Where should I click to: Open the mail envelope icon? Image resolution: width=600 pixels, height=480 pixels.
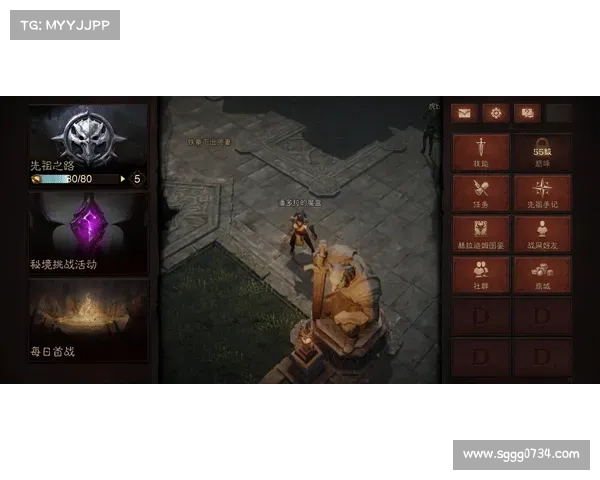(x=463, y=113)
